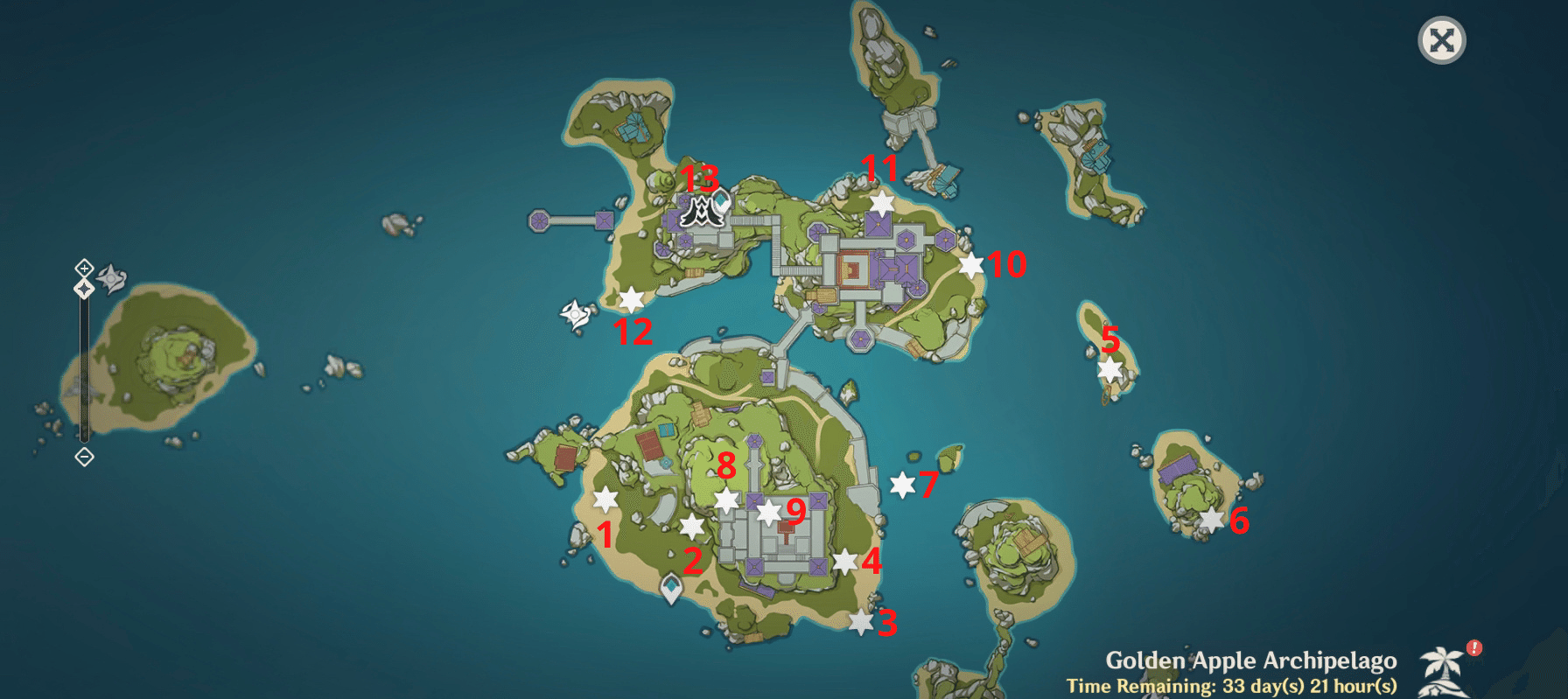Zoom out with the minus button
Viewport: 1568px width, 699px height.
[x=84, y=456]
